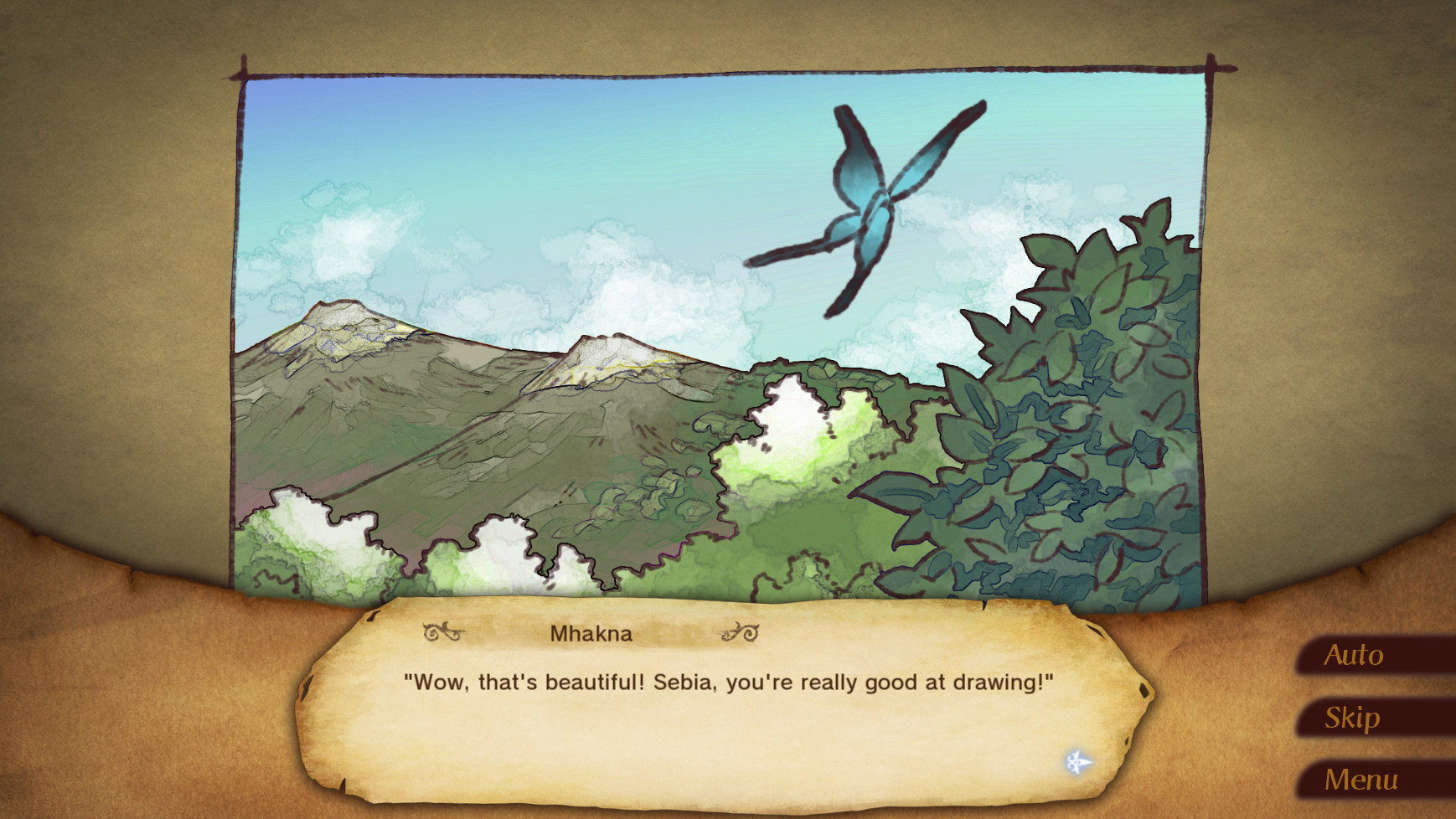Click the right ornamental flourish beside Mhakna's name
This screenshot has height=819, width=1456.
(x=737, y=634)
